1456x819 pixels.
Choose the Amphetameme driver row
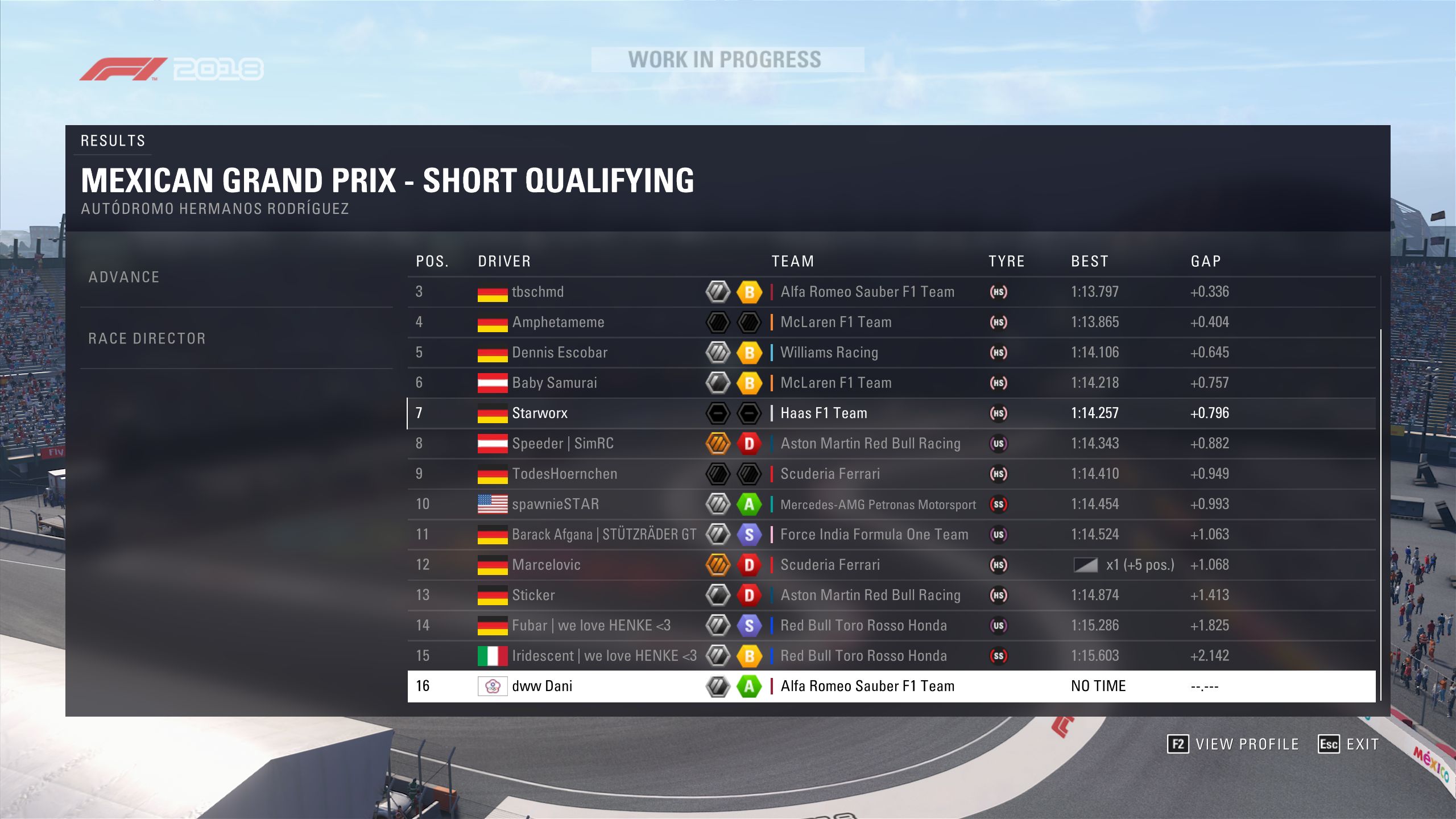pyautogui.click(x=558, y=322)
